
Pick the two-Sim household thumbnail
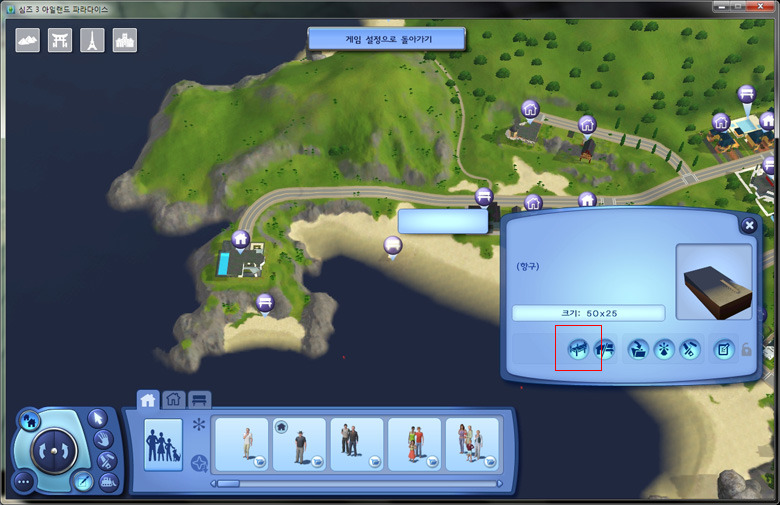tap(356, 444)
